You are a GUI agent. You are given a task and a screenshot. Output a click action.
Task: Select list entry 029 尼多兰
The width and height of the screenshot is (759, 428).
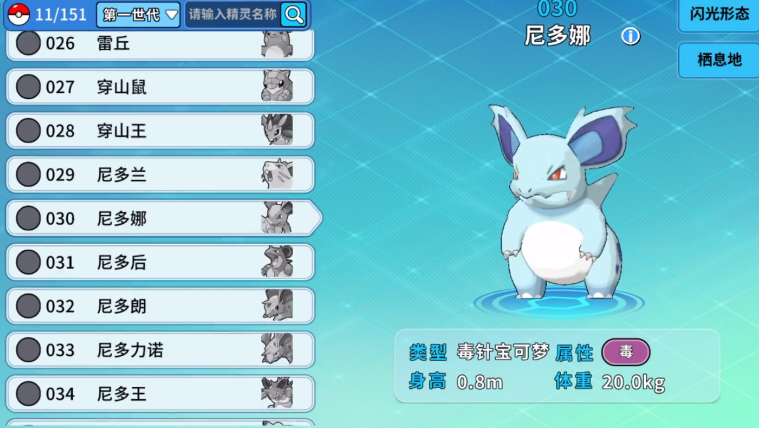[x=160, y=175]
